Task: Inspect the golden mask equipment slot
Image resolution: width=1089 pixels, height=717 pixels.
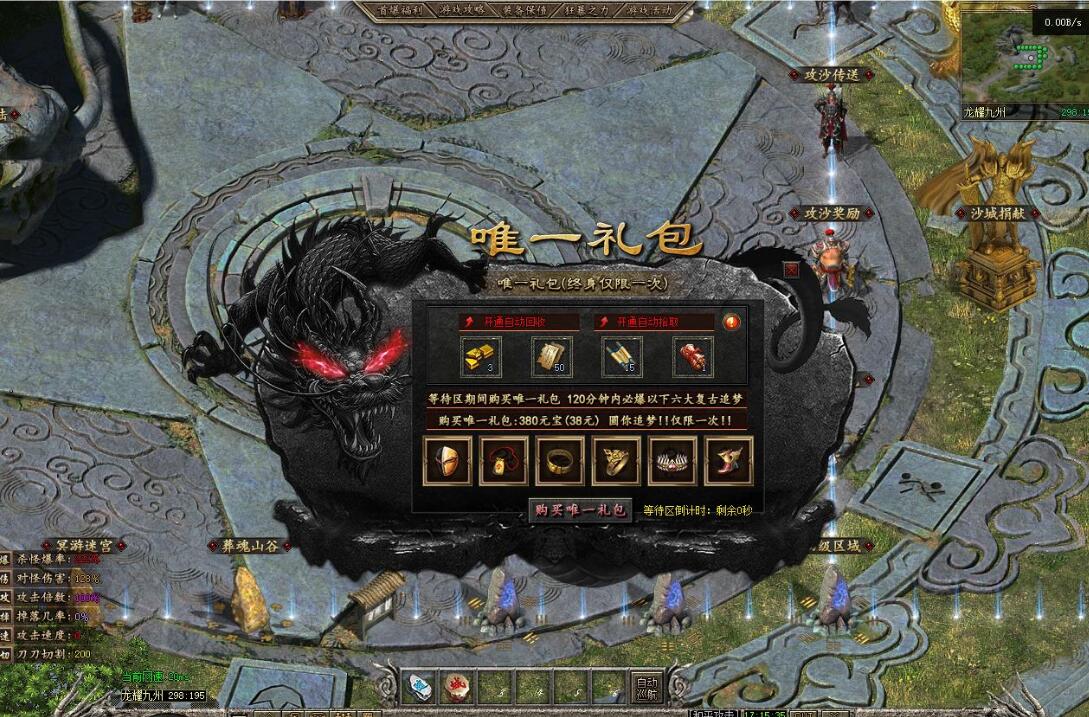Action: click(x=447, y=461)
